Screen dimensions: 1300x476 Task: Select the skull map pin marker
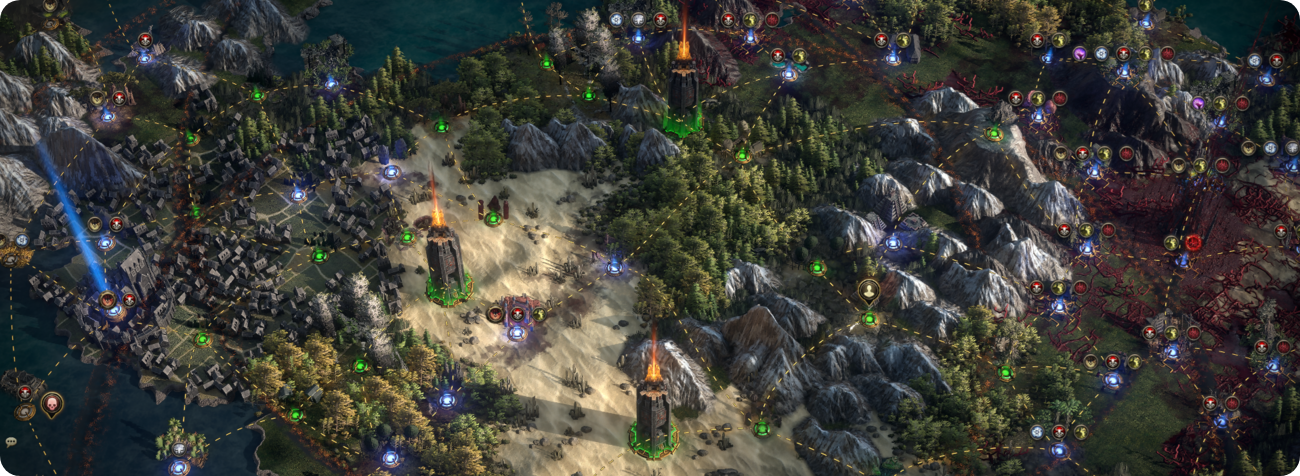tap(51, 403)
